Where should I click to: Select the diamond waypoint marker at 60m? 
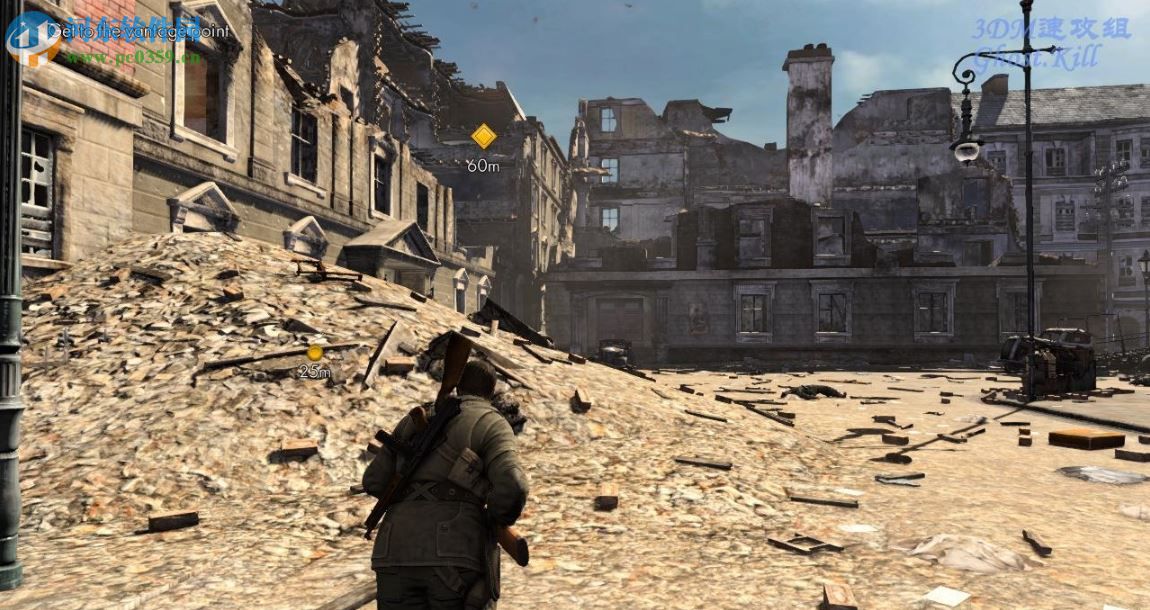pyautogui.click(x=484, y=136)
